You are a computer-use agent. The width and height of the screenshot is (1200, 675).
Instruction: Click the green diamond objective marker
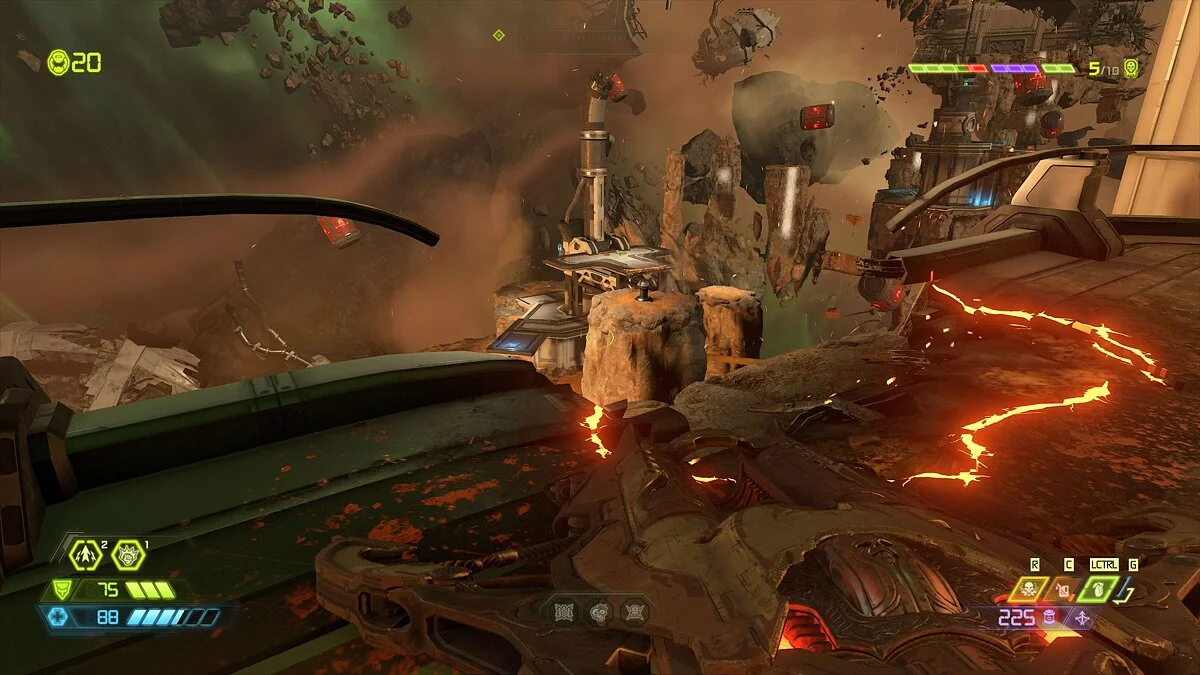pyautogui.click(x=498, y=35)
